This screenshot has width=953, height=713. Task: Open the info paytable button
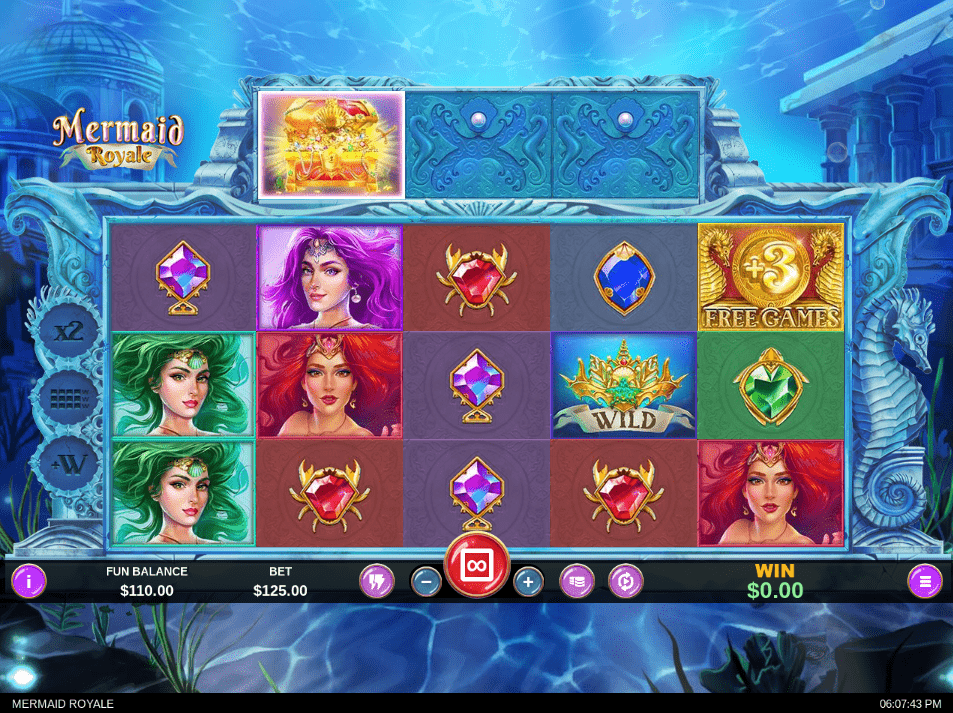coord(28,580)
